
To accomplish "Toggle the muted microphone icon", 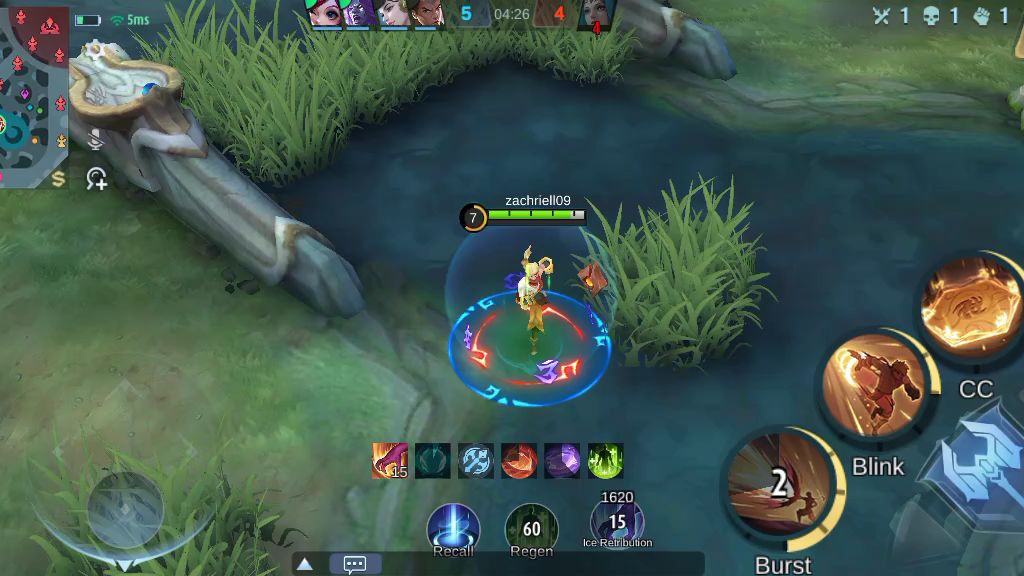I will coord(96,141).
